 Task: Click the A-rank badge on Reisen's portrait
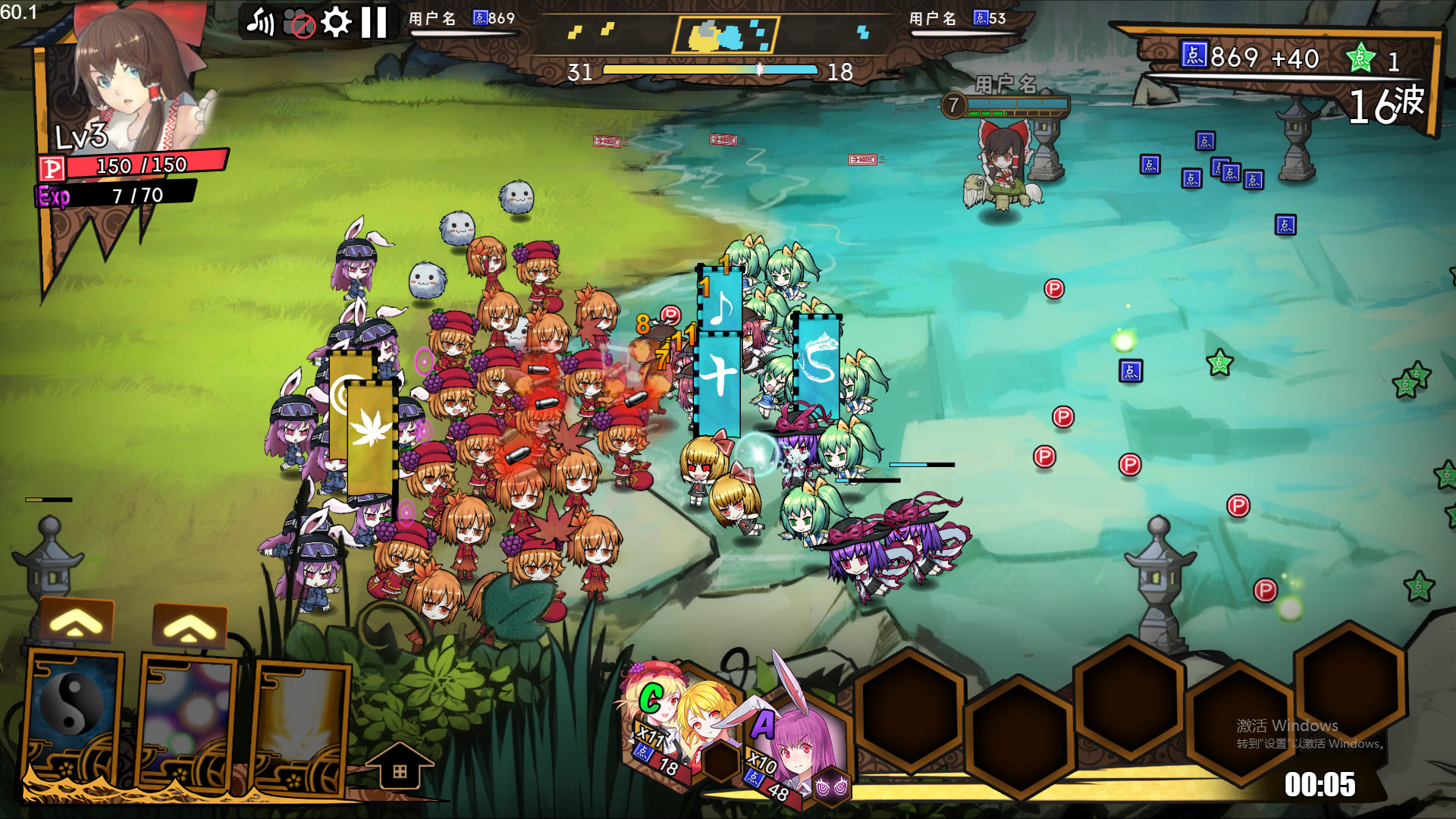tap(764, 723)
